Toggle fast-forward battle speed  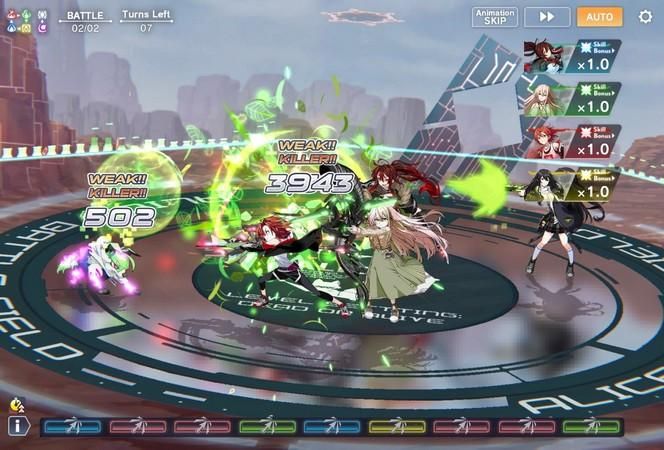pyautogui.click(x=547, y=17)
